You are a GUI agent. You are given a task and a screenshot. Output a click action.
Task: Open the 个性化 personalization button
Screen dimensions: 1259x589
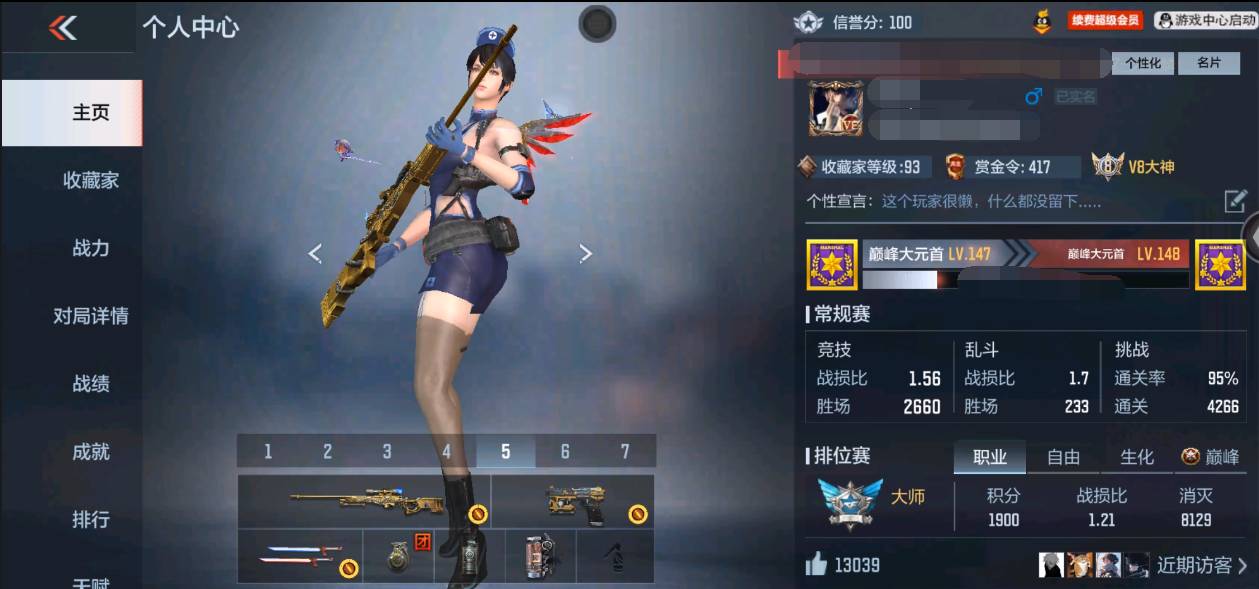1142,63
